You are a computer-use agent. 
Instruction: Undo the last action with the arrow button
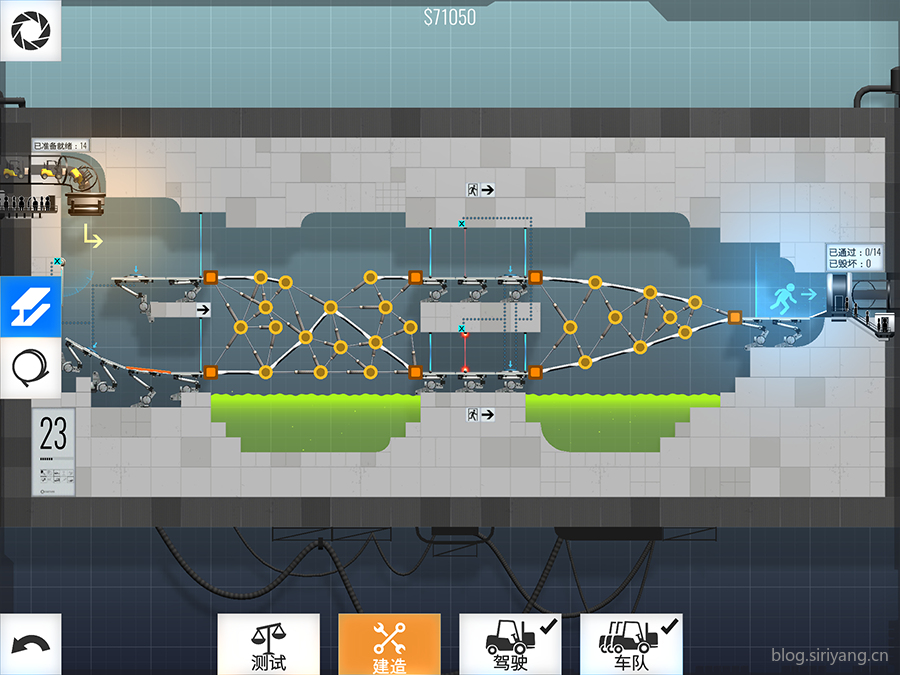tap(30, 645)
